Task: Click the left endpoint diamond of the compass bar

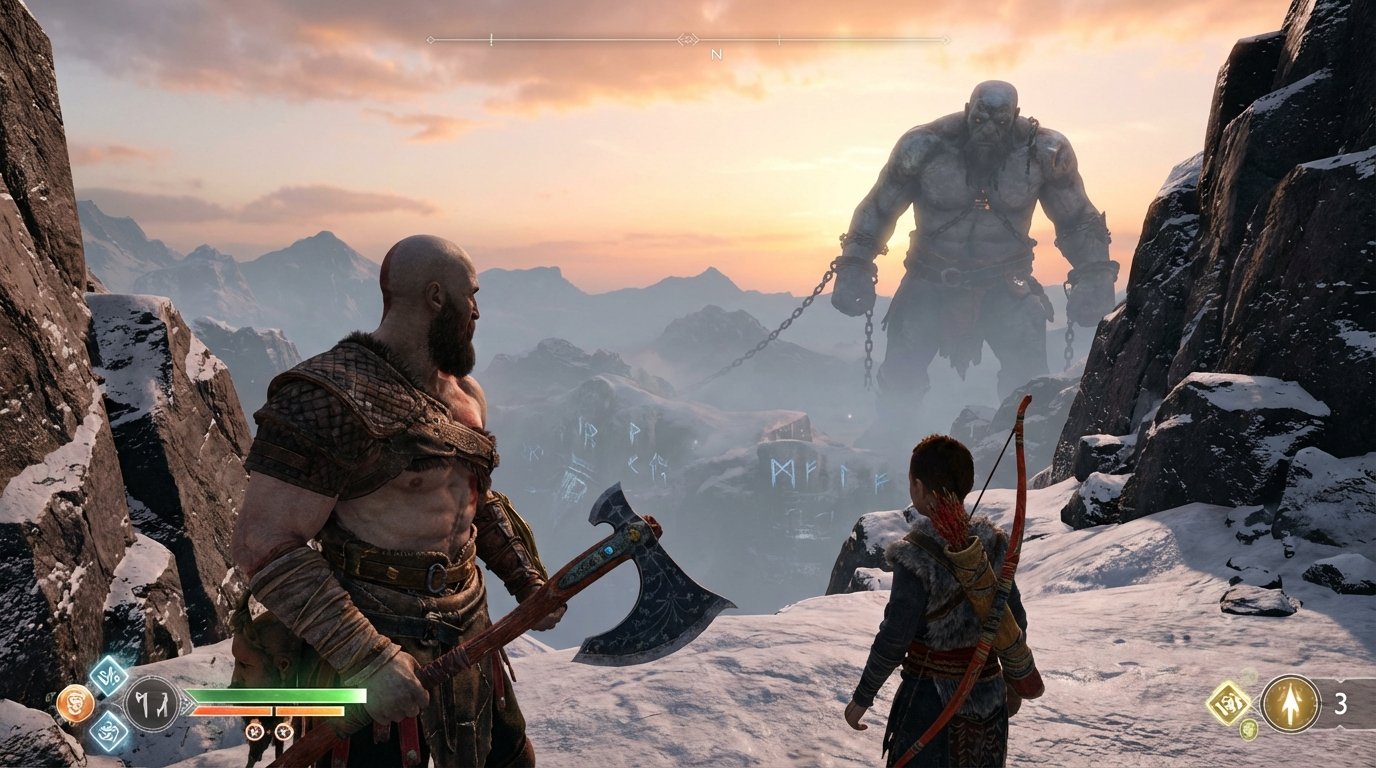Action: click(x=430, y=39)
